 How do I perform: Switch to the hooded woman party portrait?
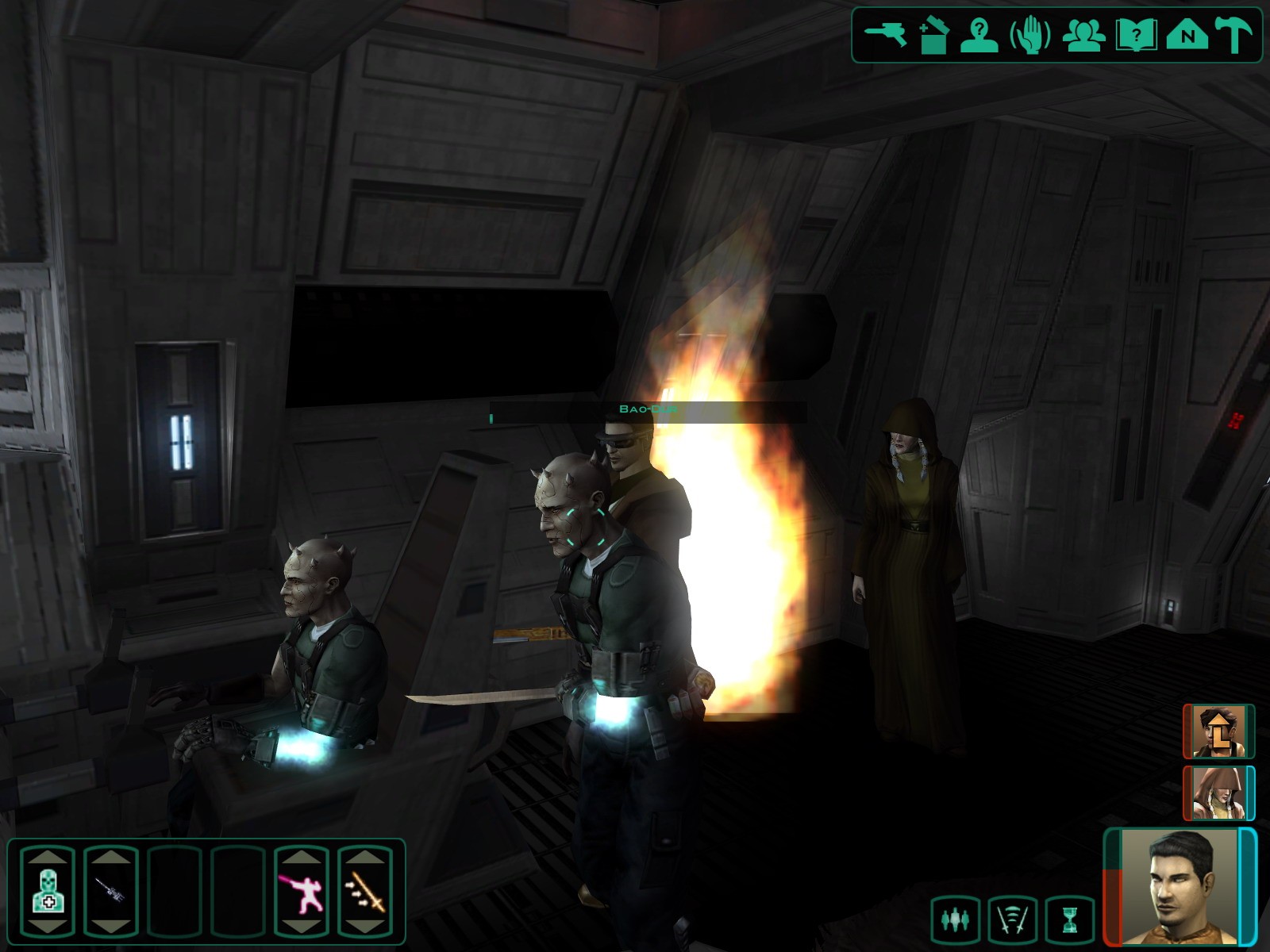tap(1218, 793)
